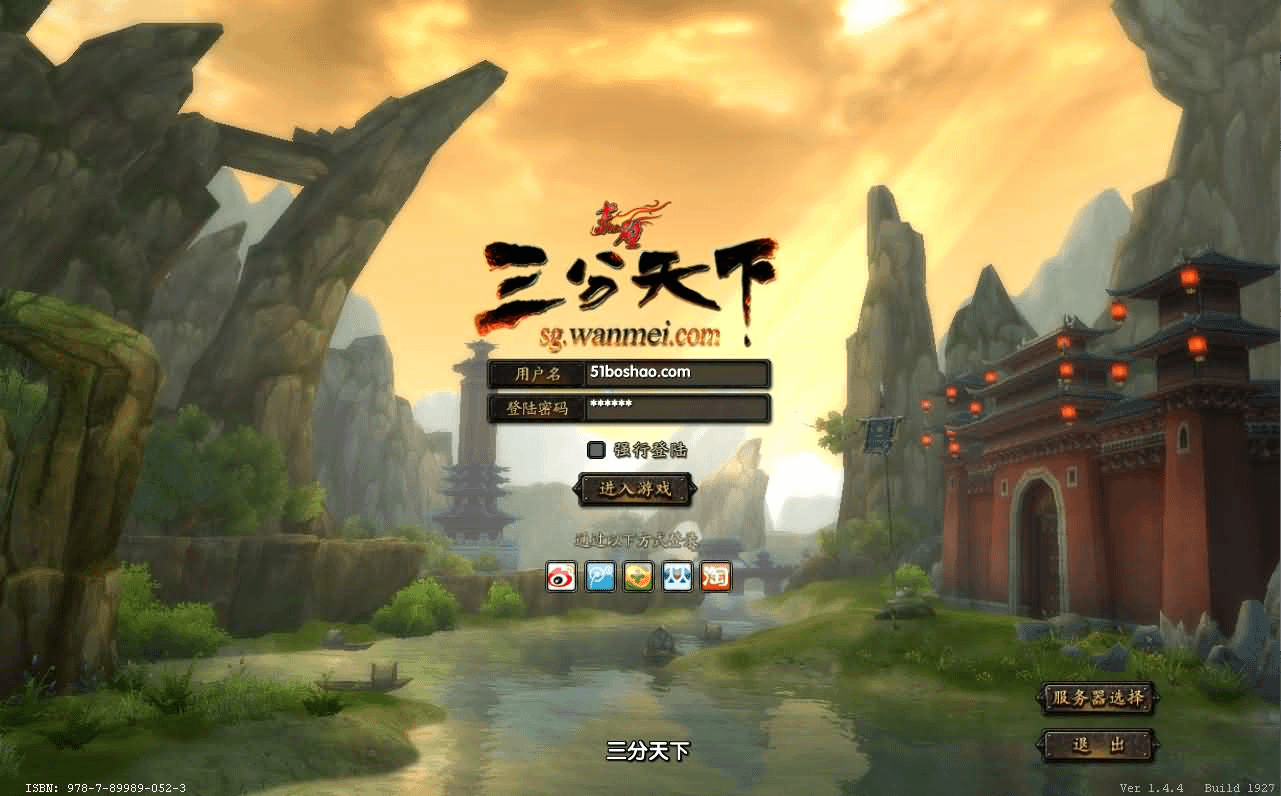The height and width of the screenshot is (796, 1281).
Task: Log in via the QQ penguin icon
Action: pyautogui.click(x=677, y=577)
